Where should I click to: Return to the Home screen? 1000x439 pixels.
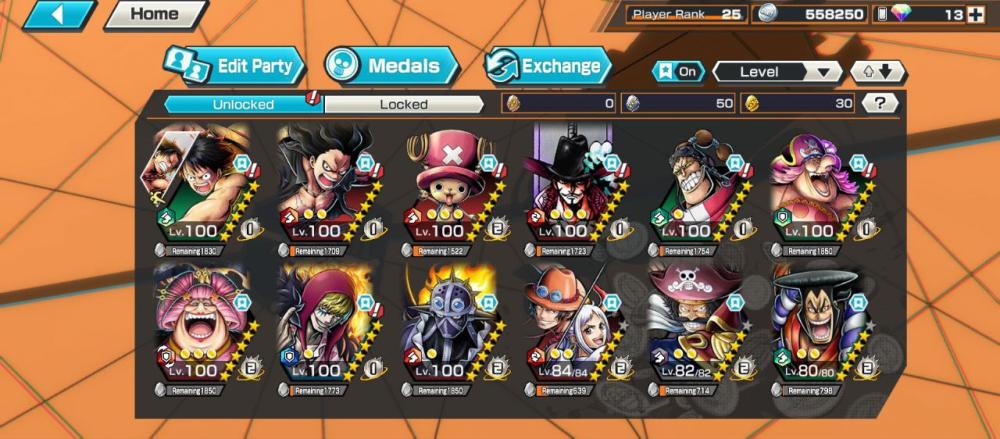pos(154,14)
